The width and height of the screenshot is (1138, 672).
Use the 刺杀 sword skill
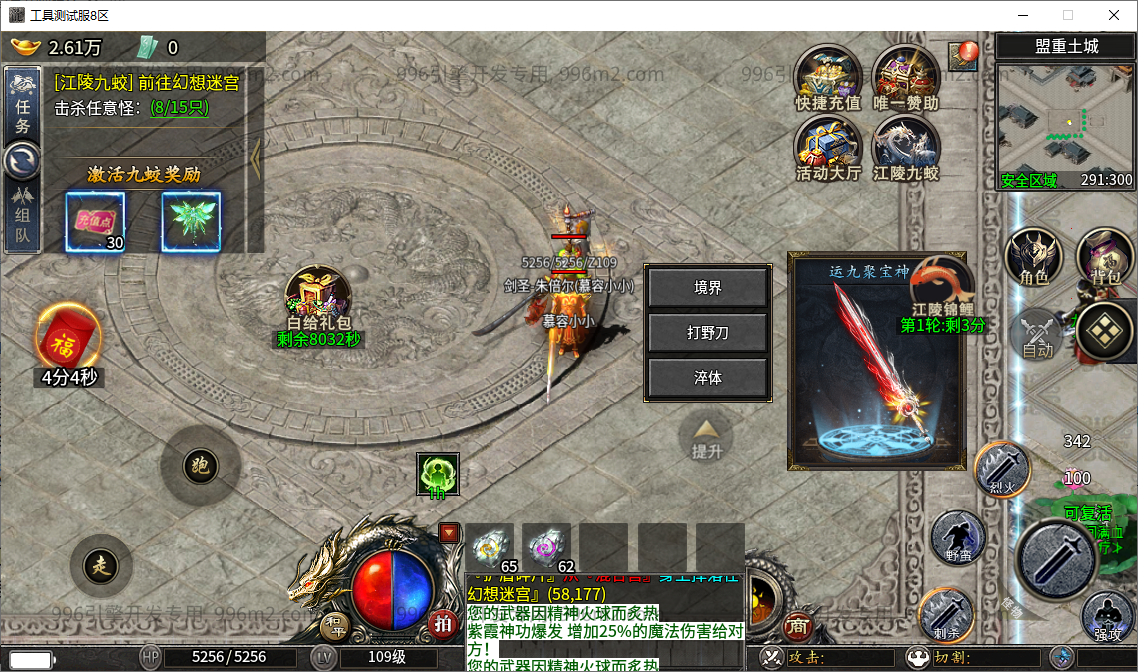pos(946,612)
